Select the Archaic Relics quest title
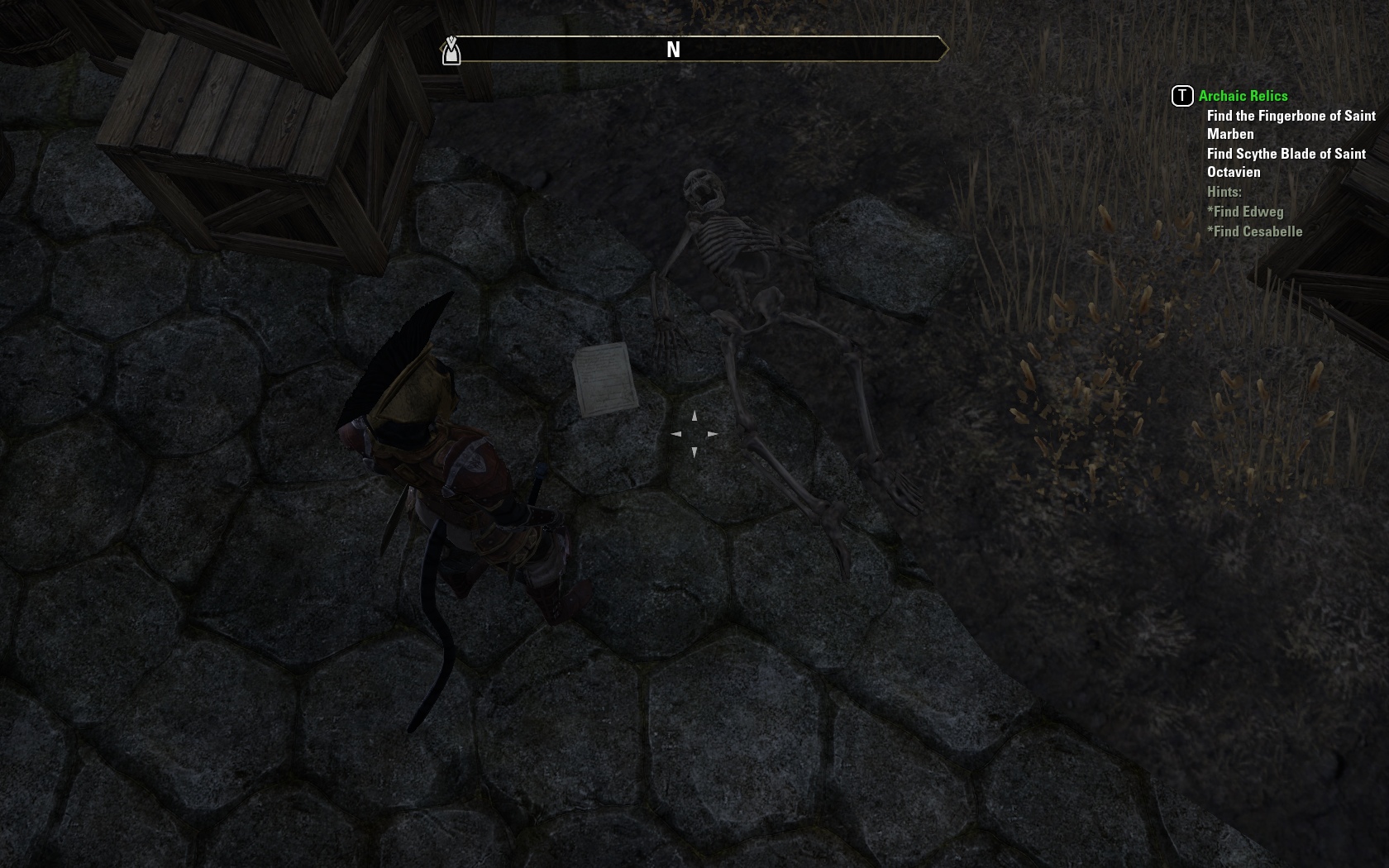 [x=1243, y=96]
